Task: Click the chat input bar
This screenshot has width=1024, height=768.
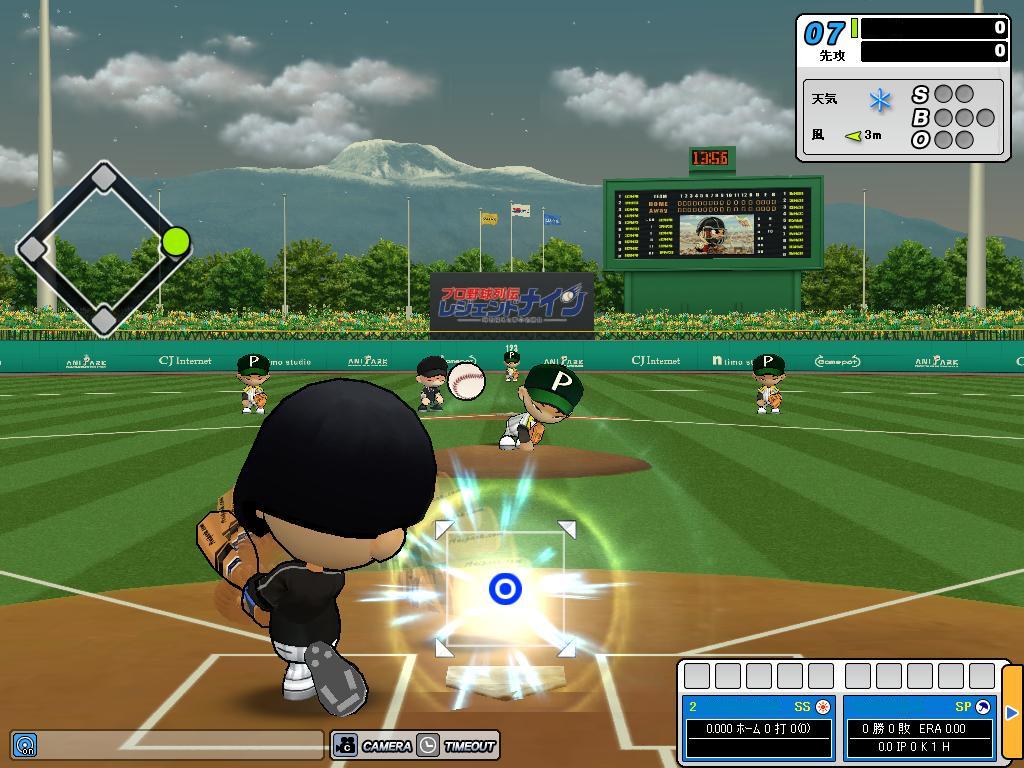Action: 181,745
